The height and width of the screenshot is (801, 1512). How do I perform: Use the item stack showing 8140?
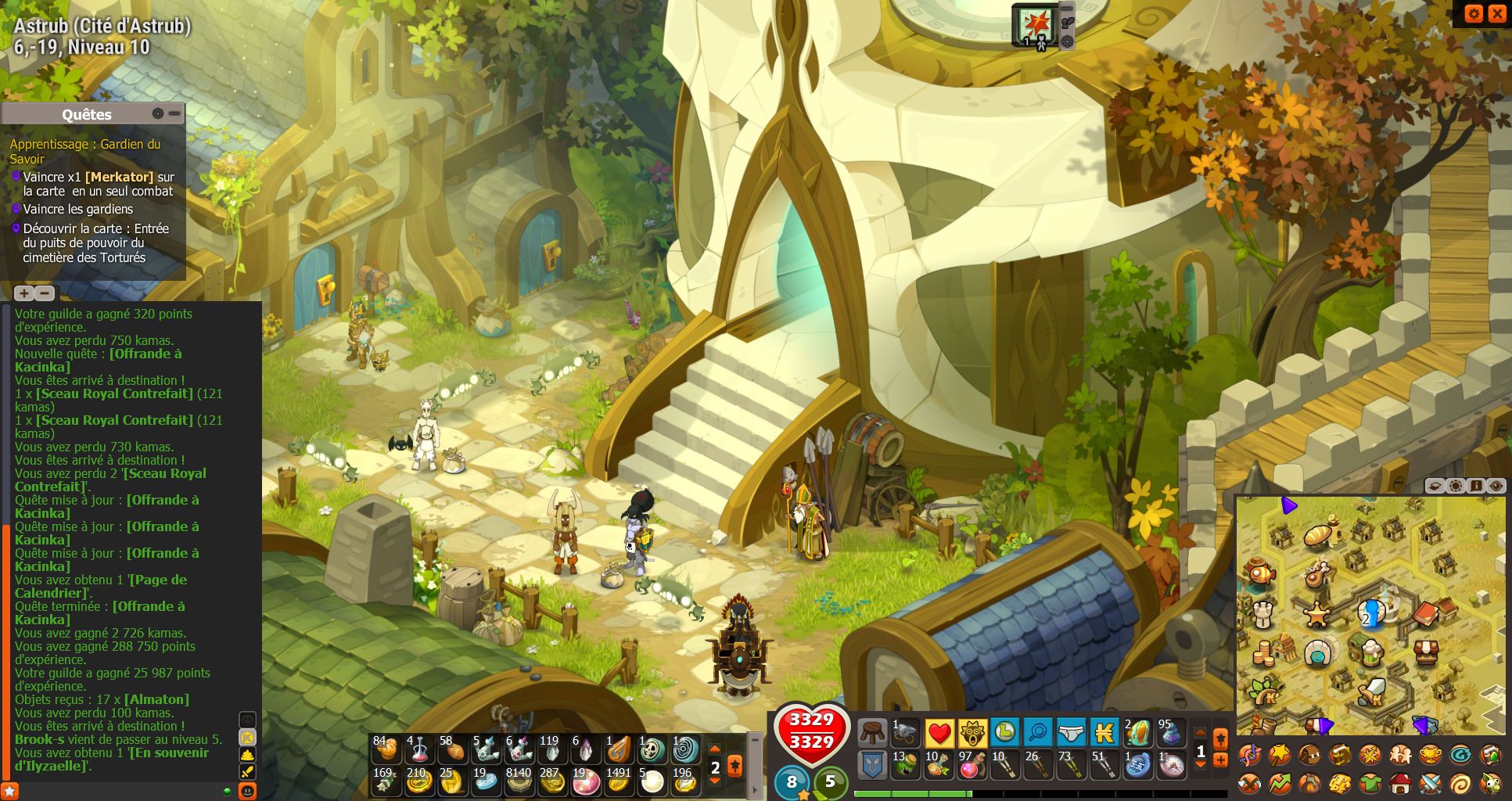pos(519,781)
